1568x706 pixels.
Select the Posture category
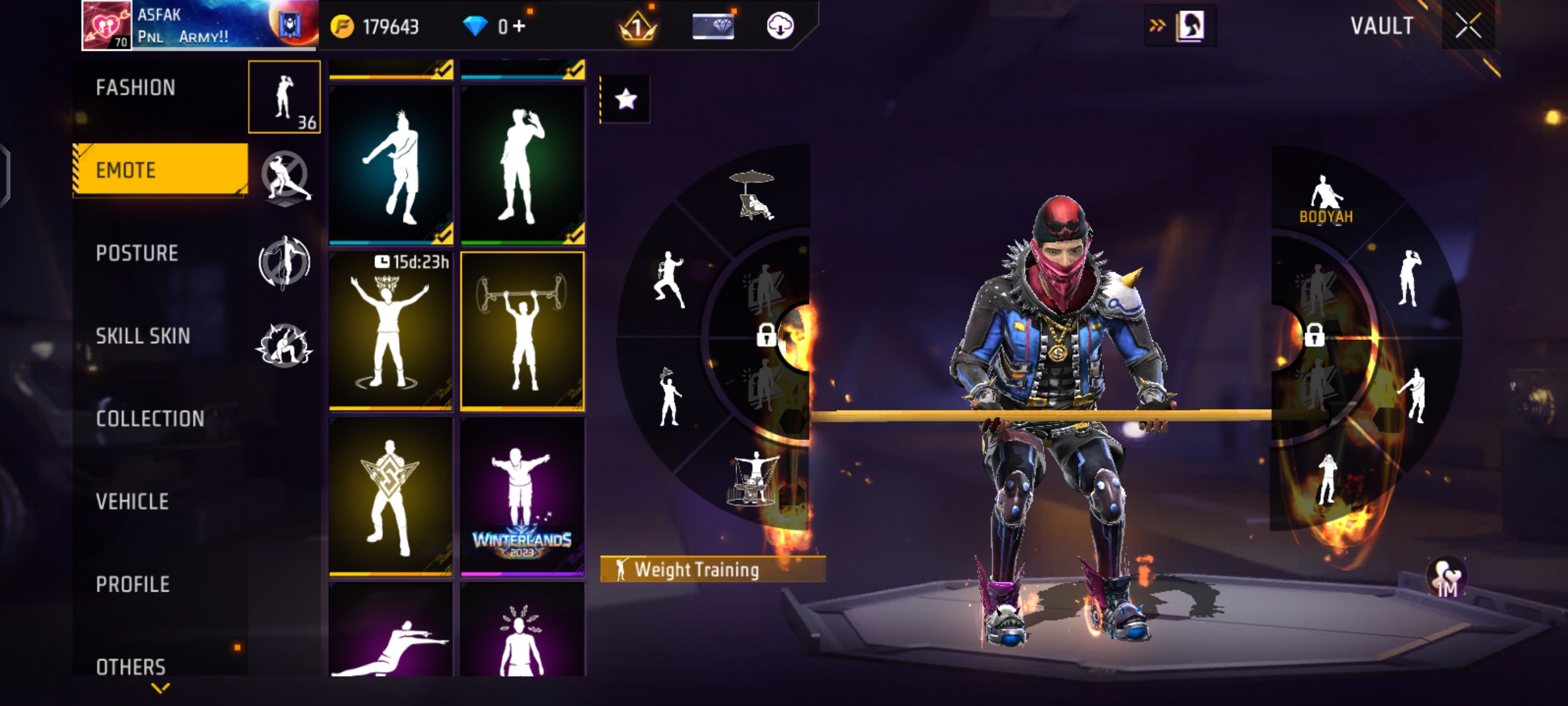pos(137,253)
